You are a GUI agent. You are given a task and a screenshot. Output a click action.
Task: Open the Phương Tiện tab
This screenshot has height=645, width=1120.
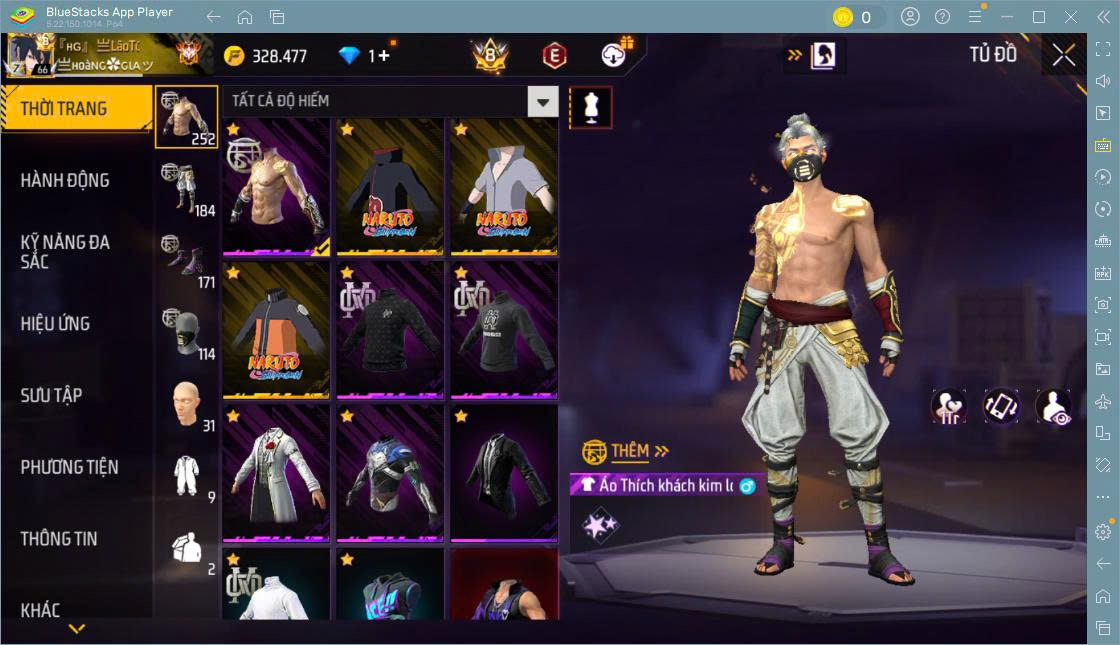[x=70, y=467]
